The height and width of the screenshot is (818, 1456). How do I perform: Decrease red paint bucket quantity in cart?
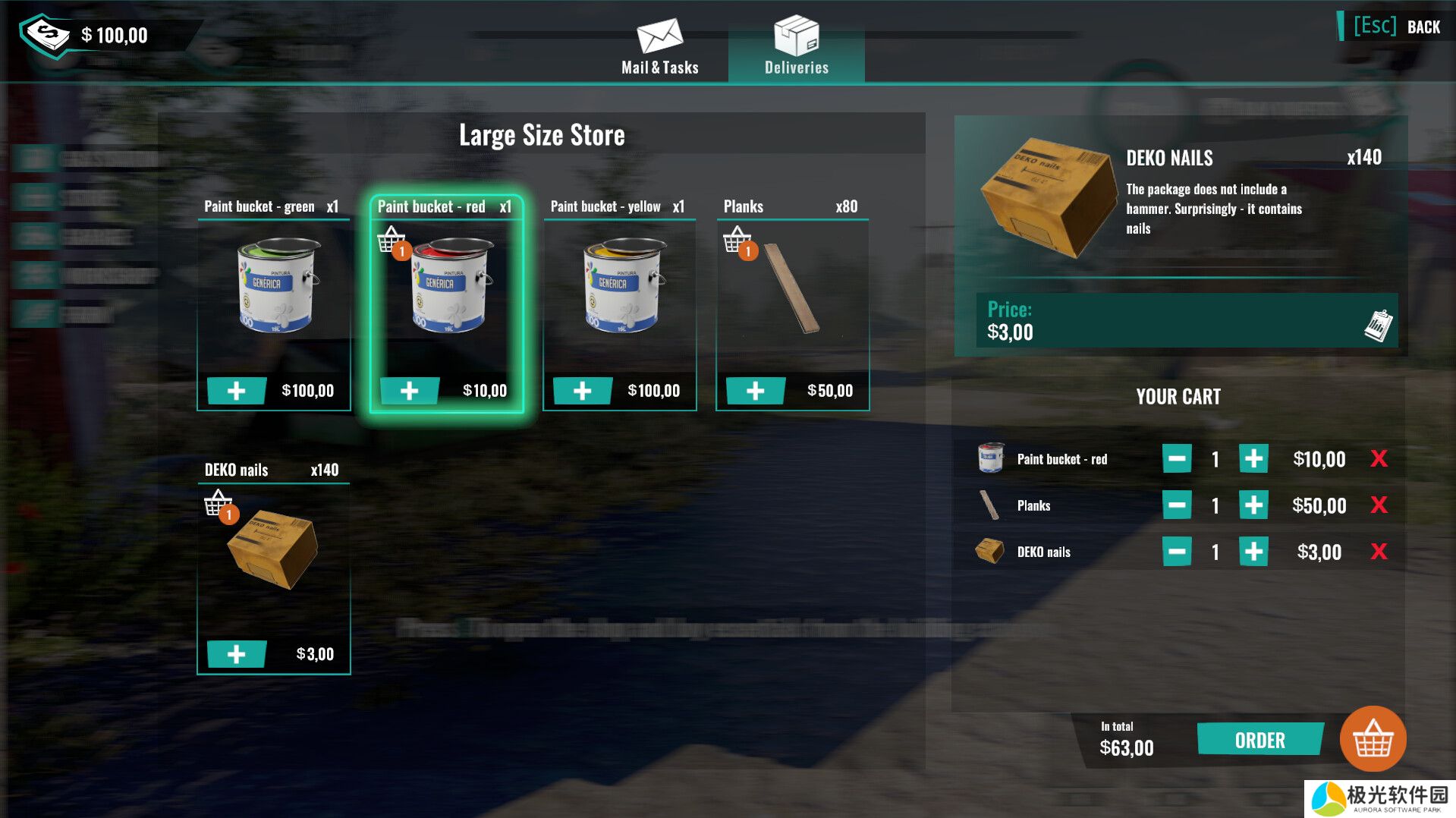point(1177,458)
